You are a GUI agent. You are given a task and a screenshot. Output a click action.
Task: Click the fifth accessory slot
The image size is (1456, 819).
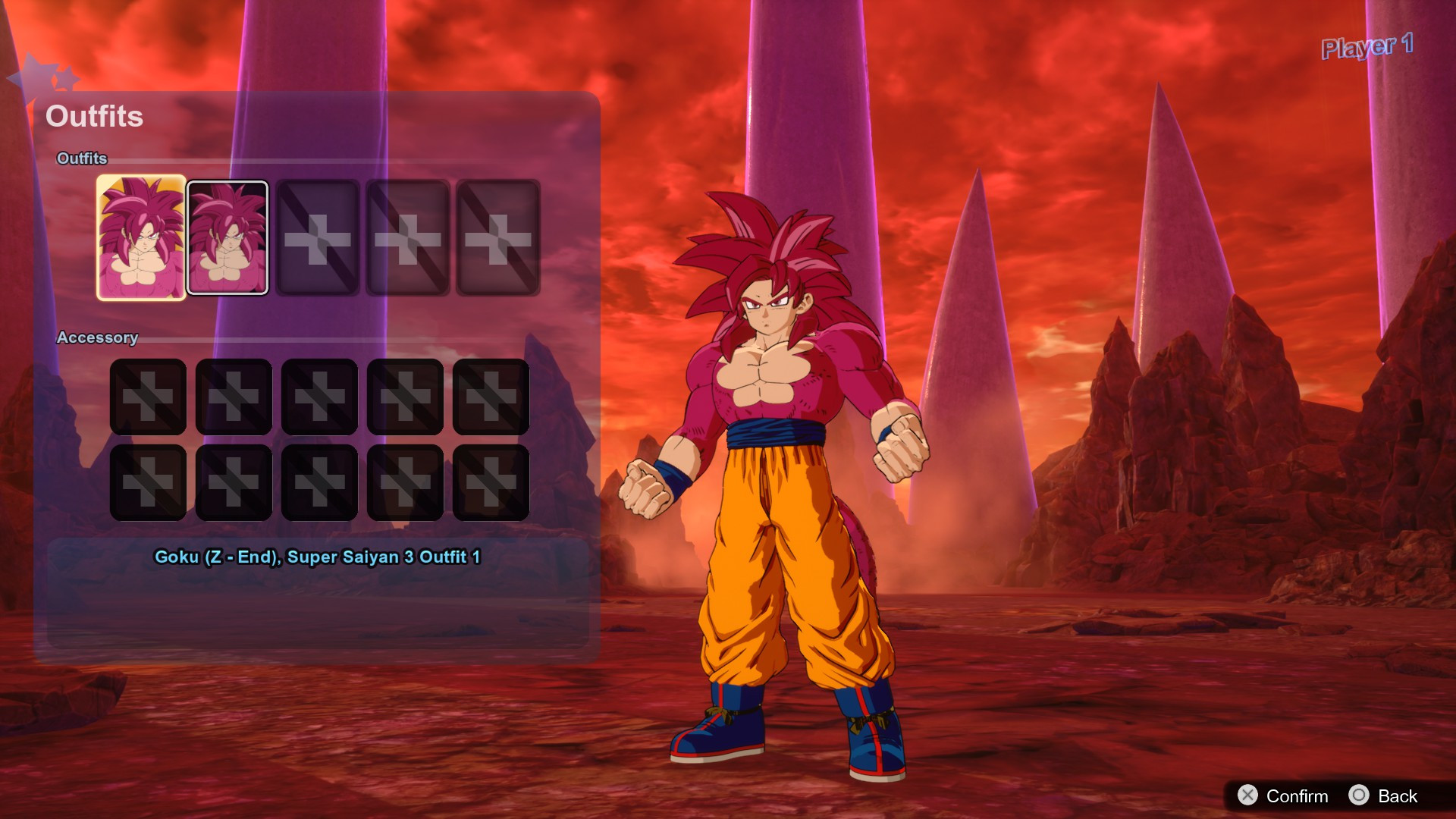tap(491, 397)
